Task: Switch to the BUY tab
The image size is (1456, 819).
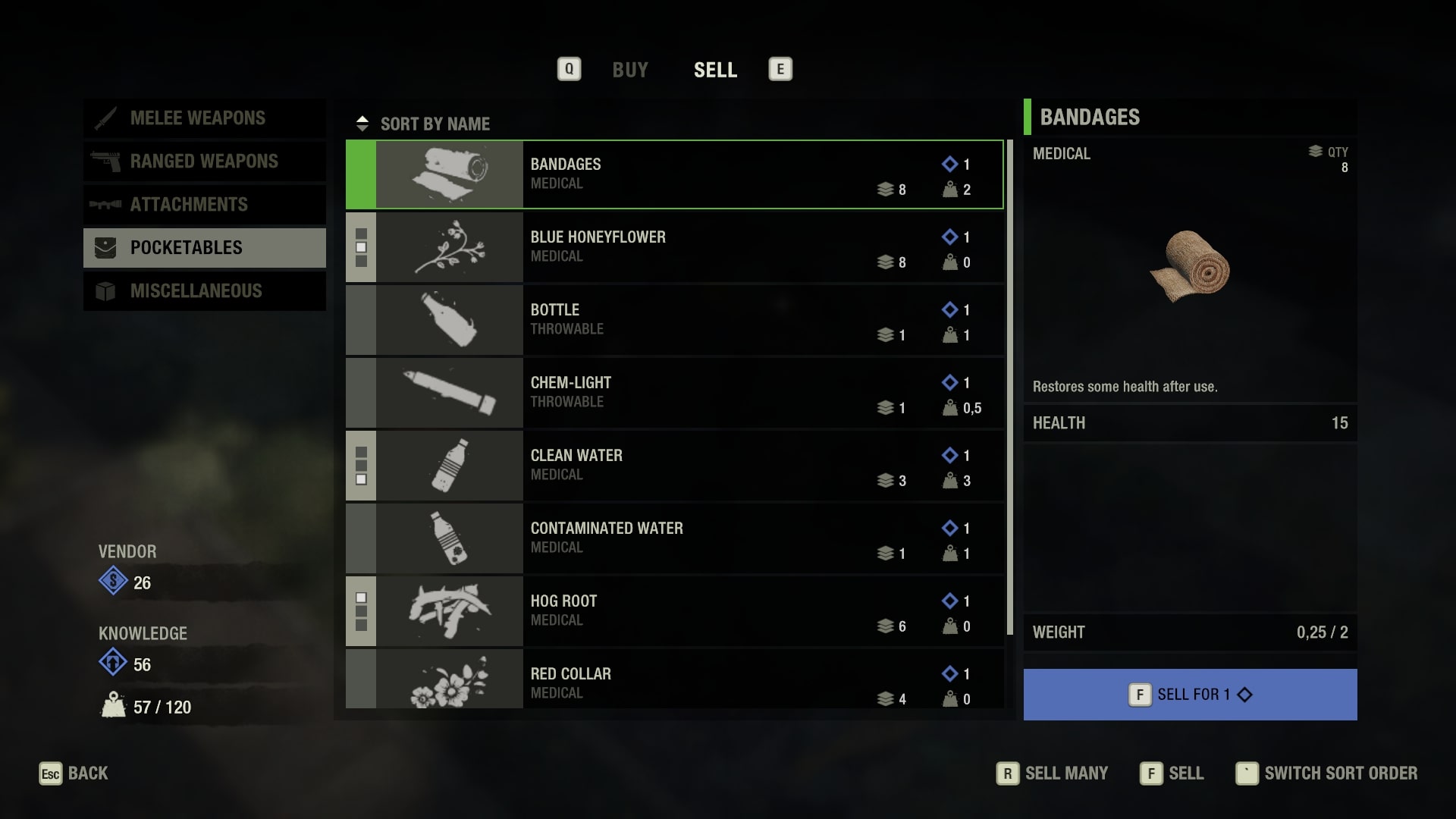Action: click(x=630, y=70)
